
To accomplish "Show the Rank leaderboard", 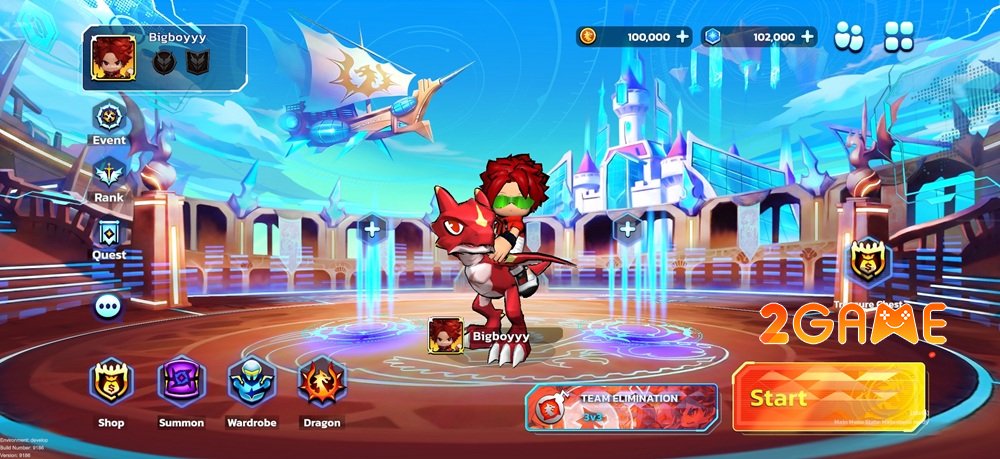I will pyautogui.click(x=109, y=177).
